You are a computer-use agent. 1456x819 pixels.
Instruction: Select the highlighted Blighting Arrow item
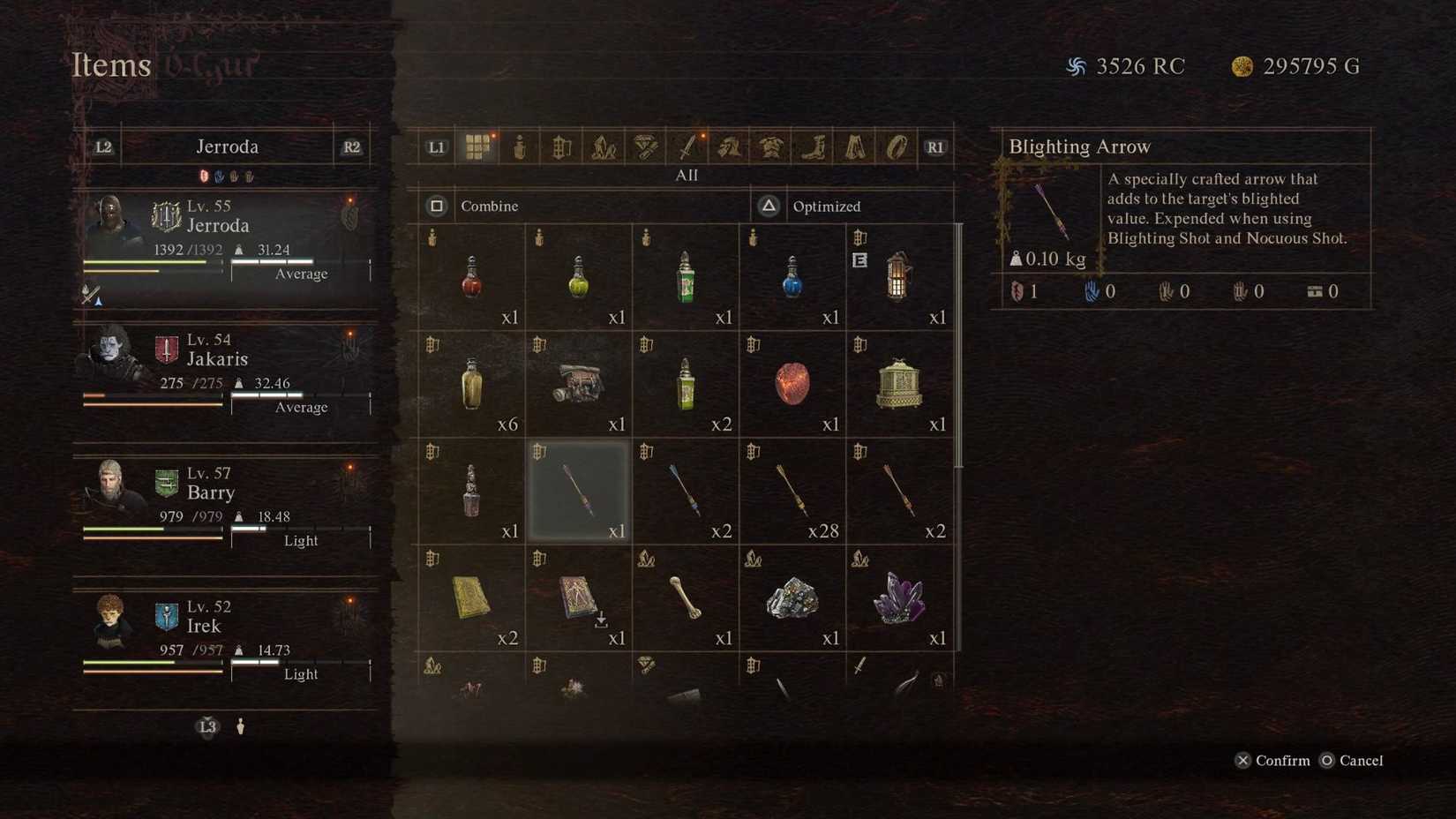point(579,491)
